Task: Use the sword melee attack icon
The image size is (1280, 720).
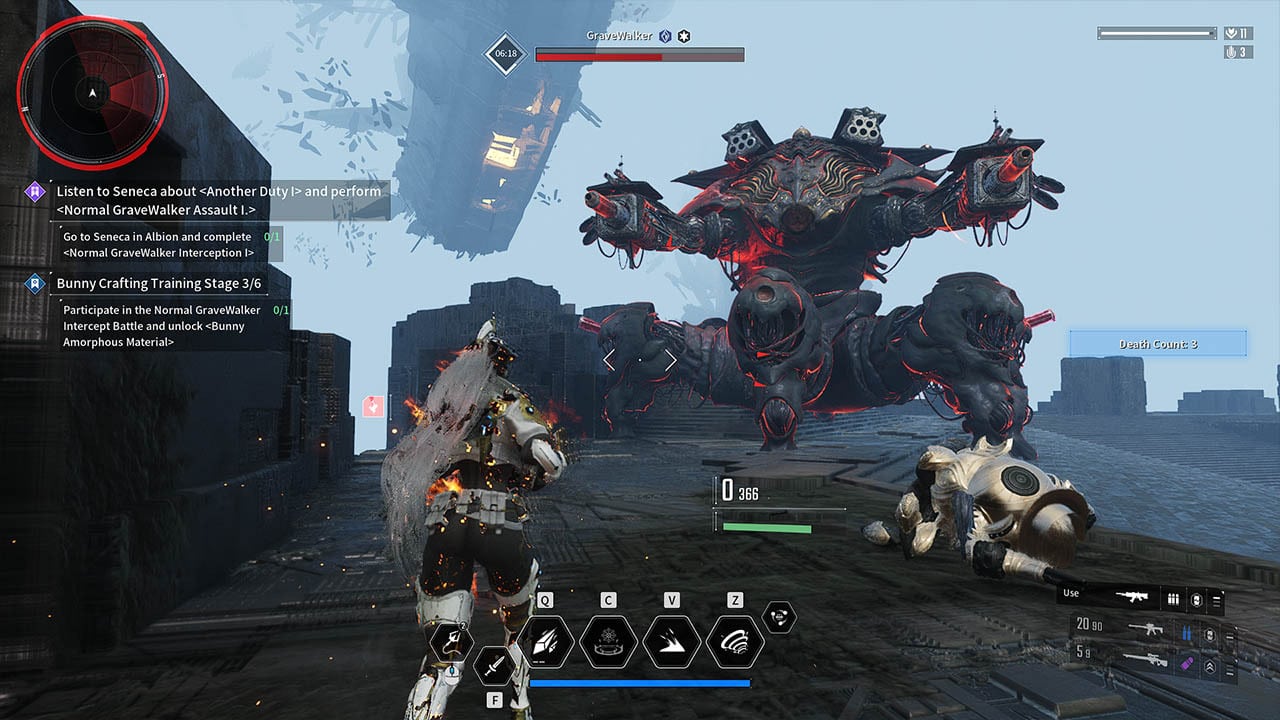Action: pos(494,665)
